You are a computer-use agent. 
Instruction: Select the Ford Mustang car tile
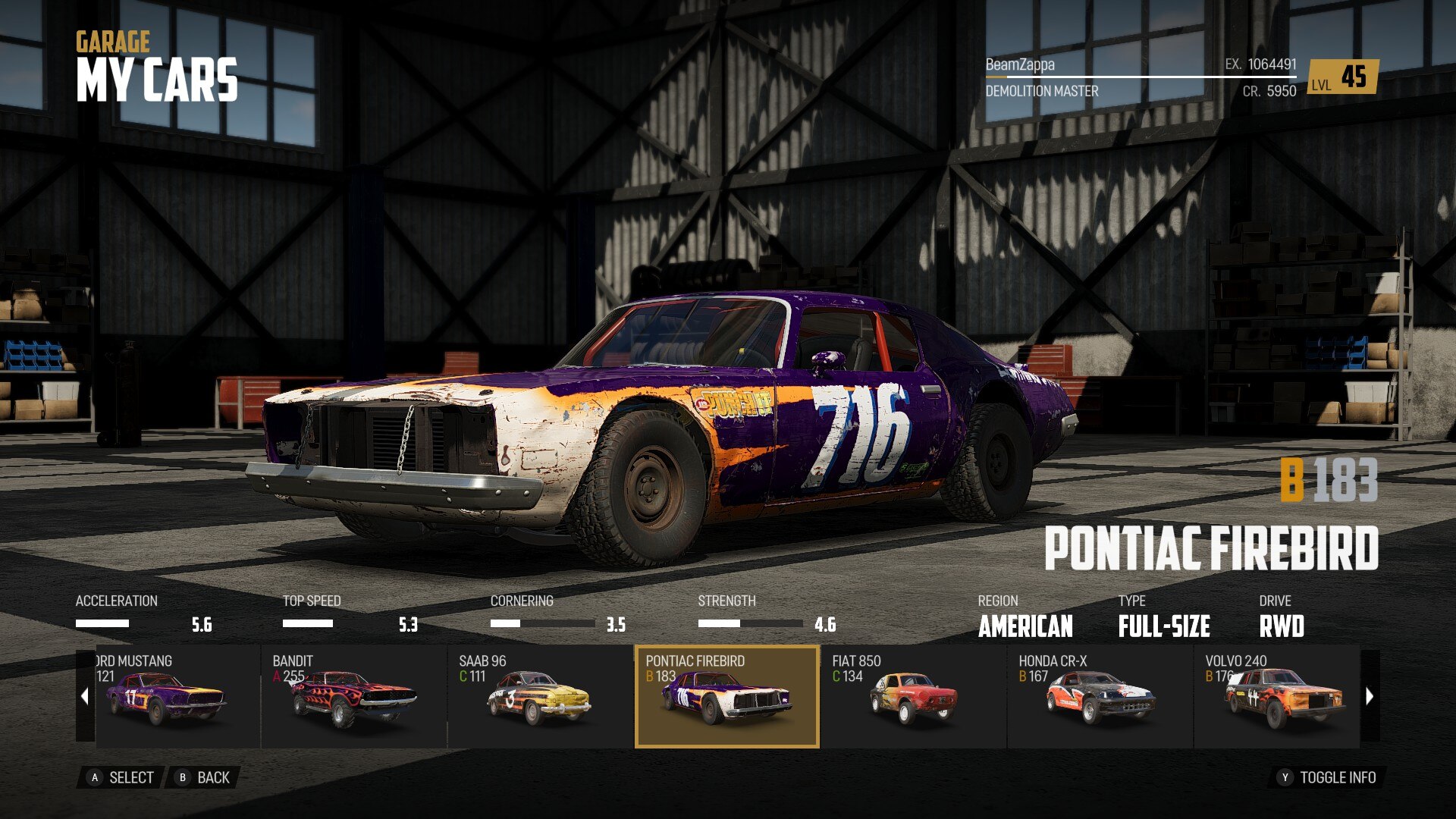click(177, 696)
